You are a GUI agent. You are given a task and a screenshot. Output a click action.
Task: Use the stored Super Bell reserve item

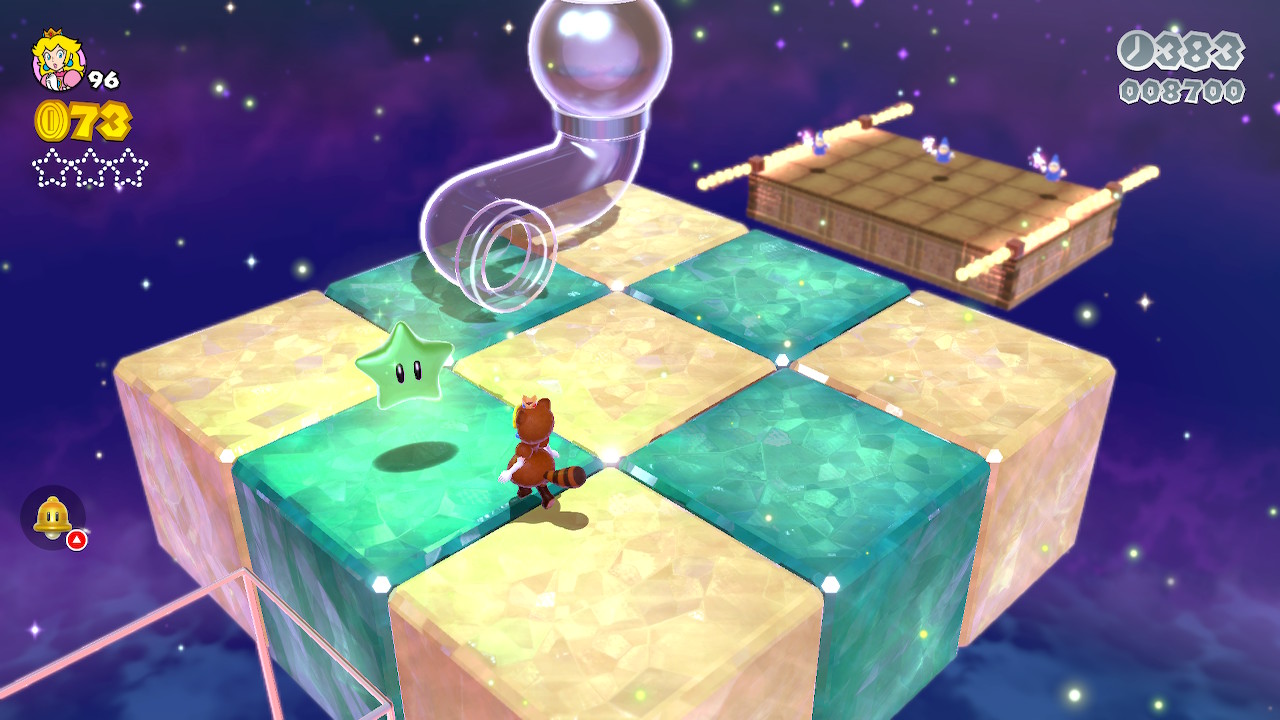pos(52,517)
